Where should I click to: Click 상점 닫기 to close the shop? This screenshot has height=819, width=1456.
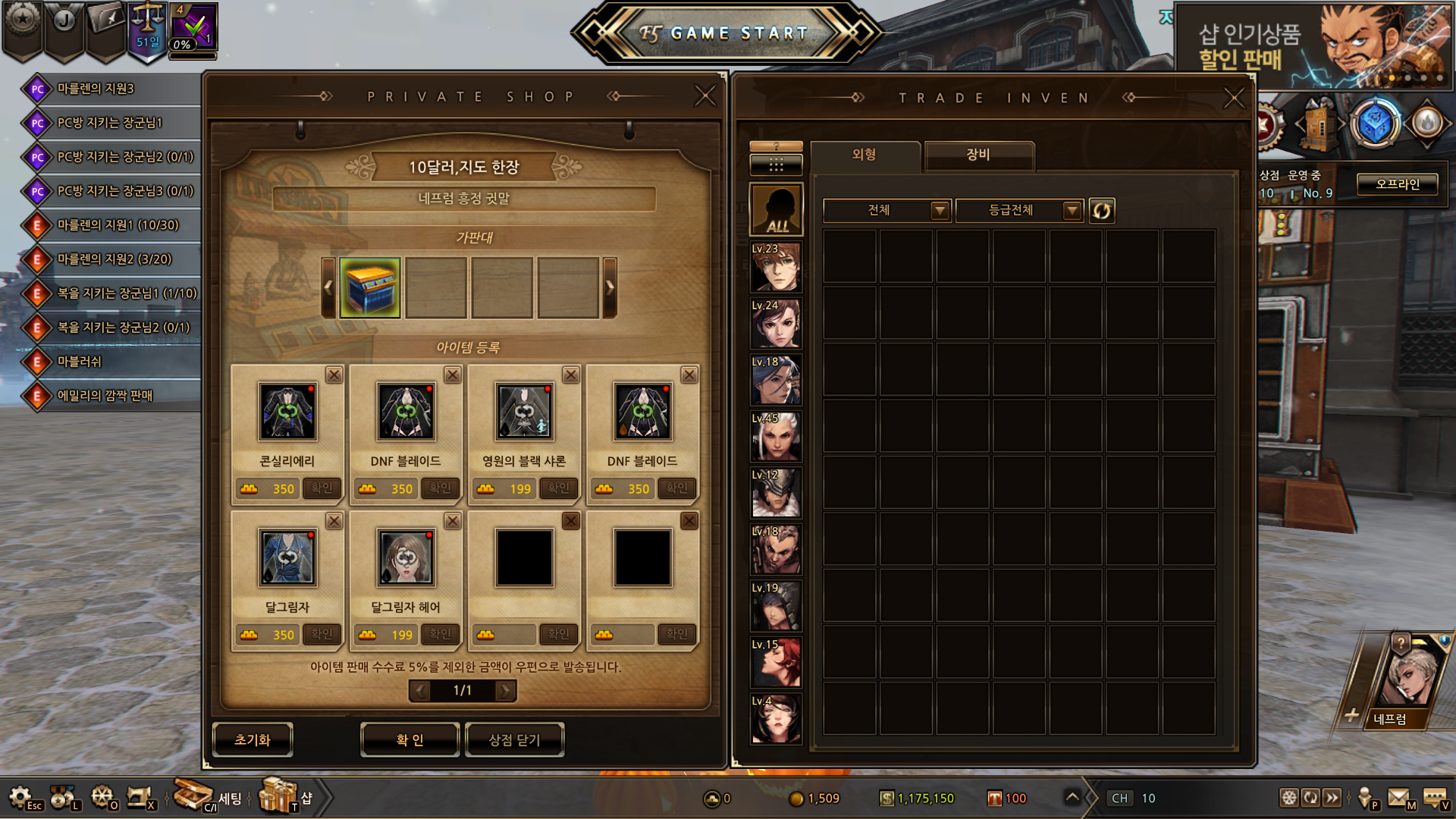tap(514, 739)
